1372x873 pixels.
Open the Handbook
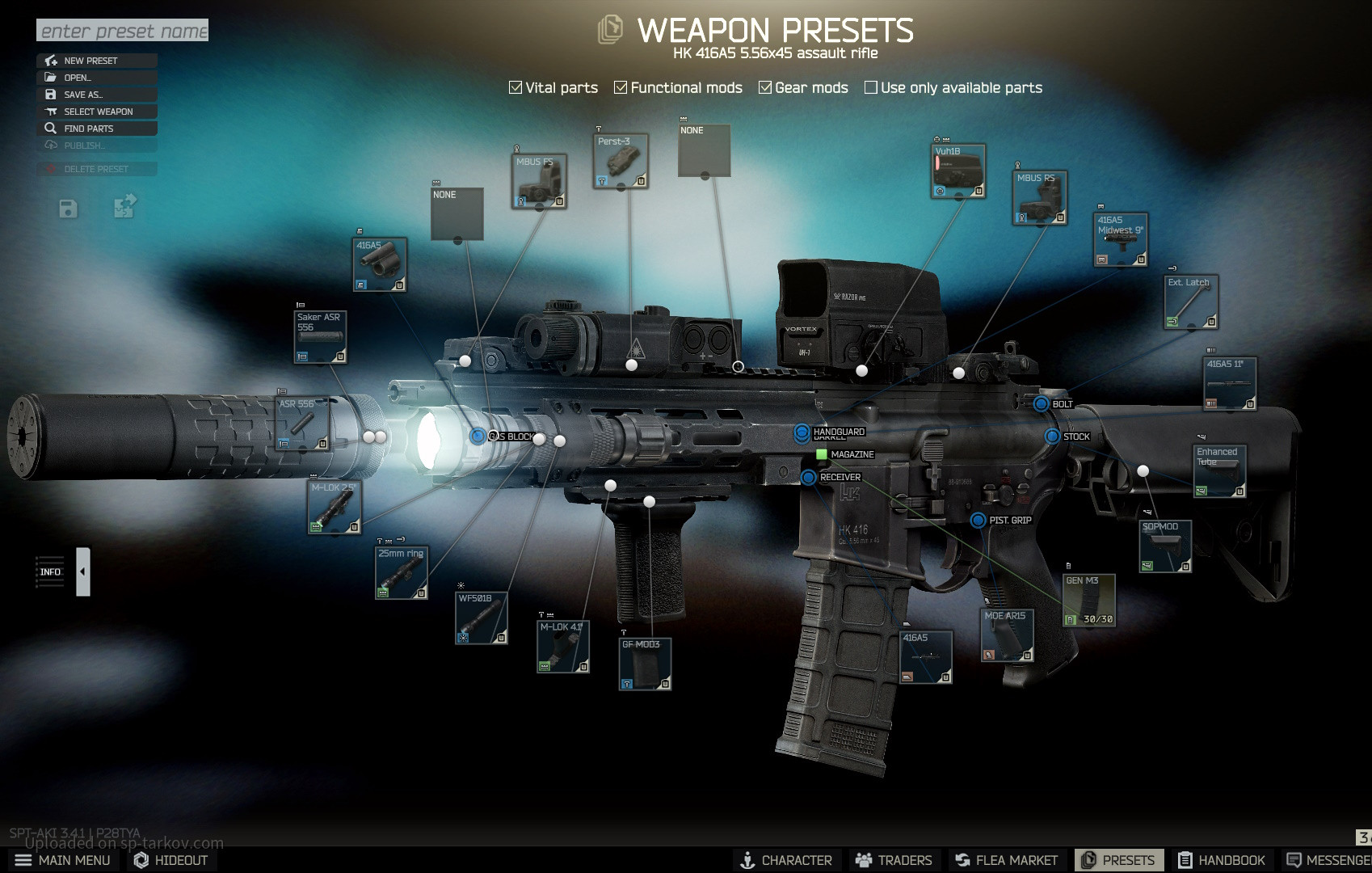click(x=1222, y=860)
